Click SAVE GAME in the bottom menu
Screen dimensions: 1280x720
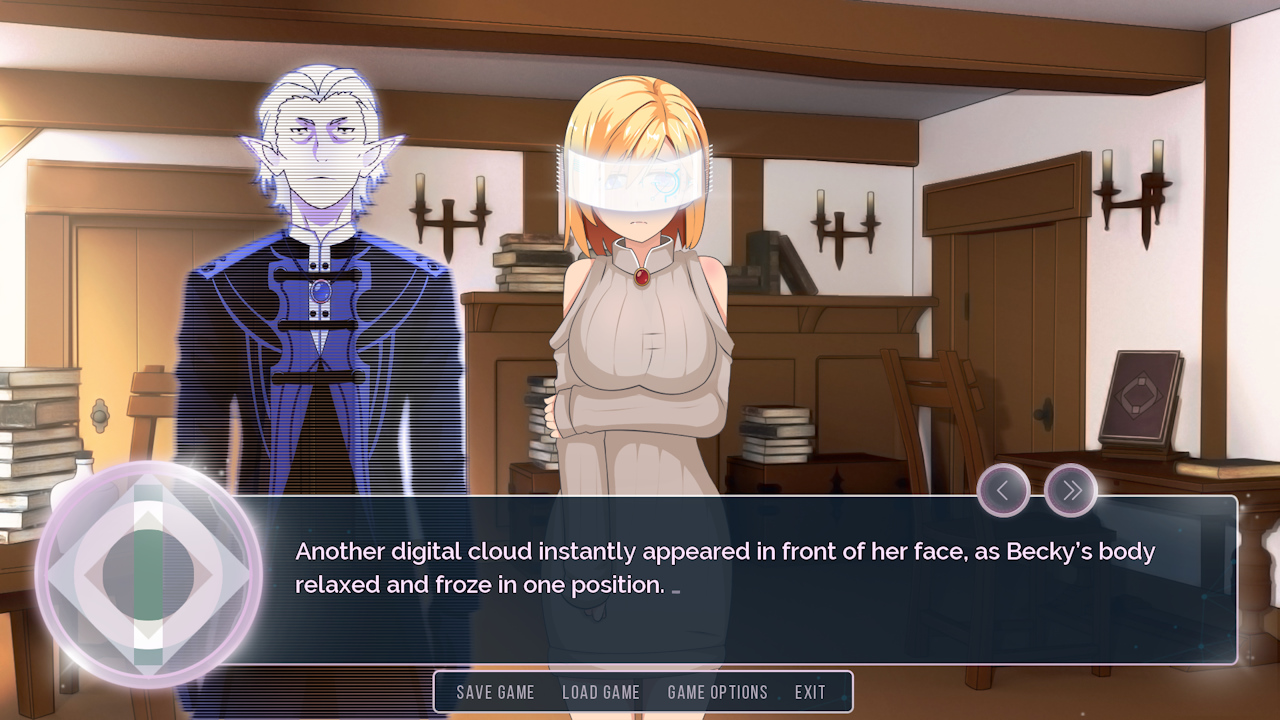tap(495, 692)
